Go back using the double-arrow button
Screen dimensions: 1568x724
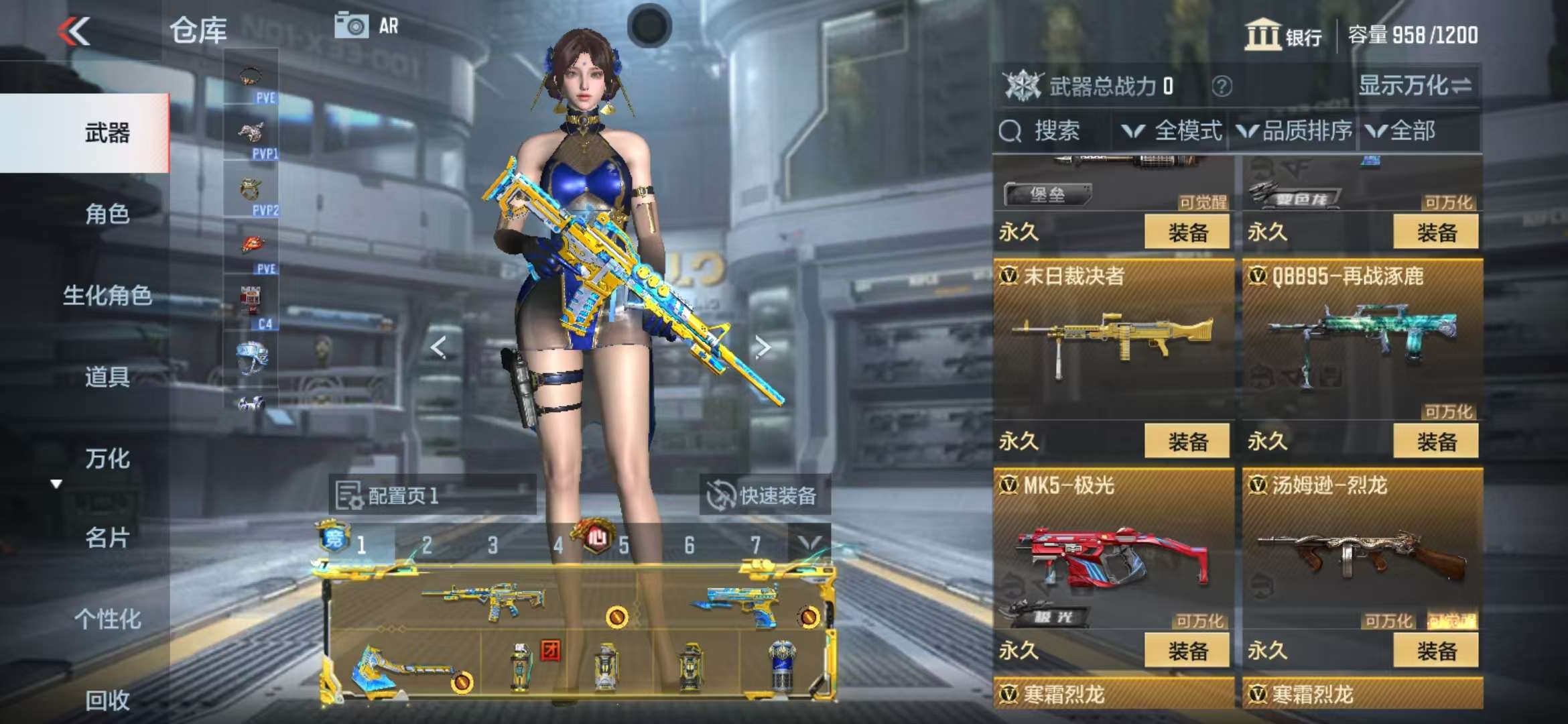[74, 32]
